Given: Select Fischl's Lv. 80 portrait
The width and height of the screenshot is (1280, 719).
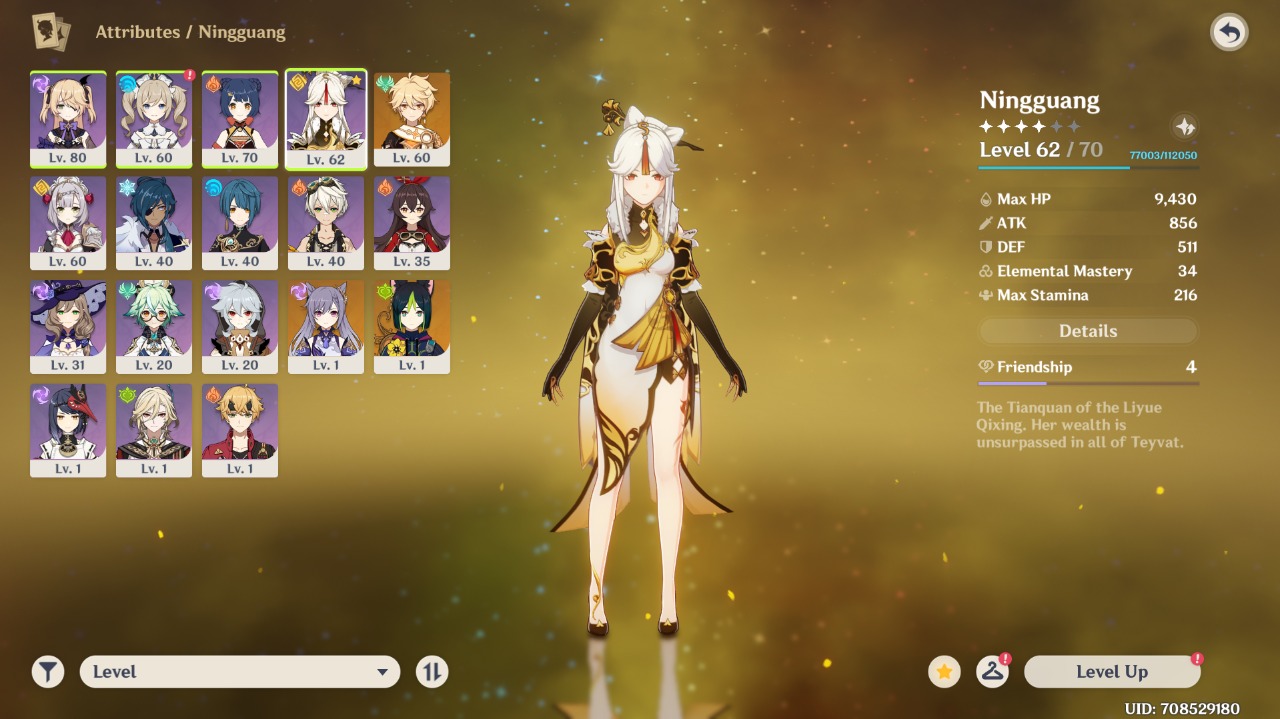Looking at the screenshot, I should pyautogui.click(x=68, y=118).
